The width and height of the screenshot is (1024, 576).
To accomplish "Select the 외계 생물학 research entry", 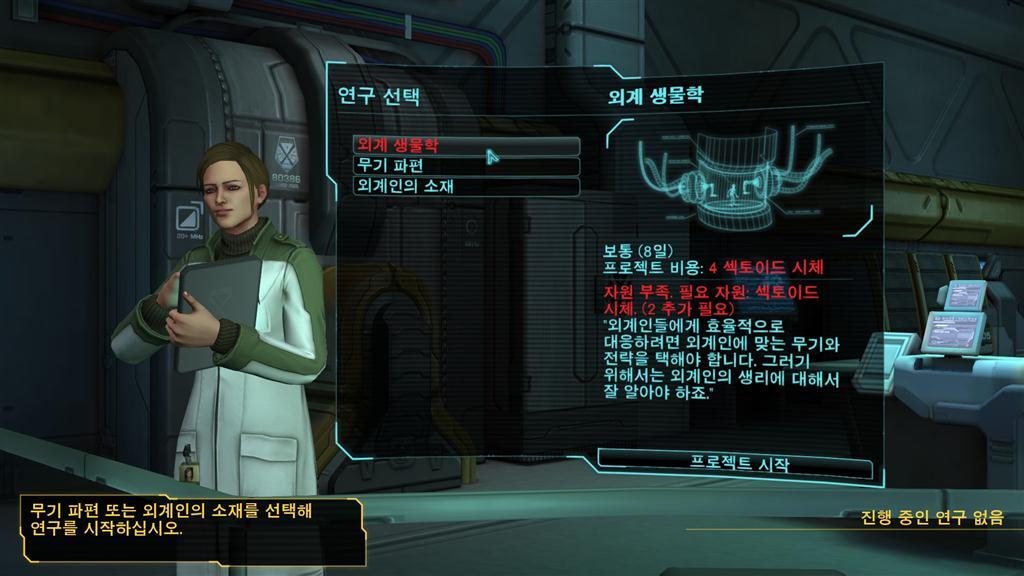I will [466, 146].
